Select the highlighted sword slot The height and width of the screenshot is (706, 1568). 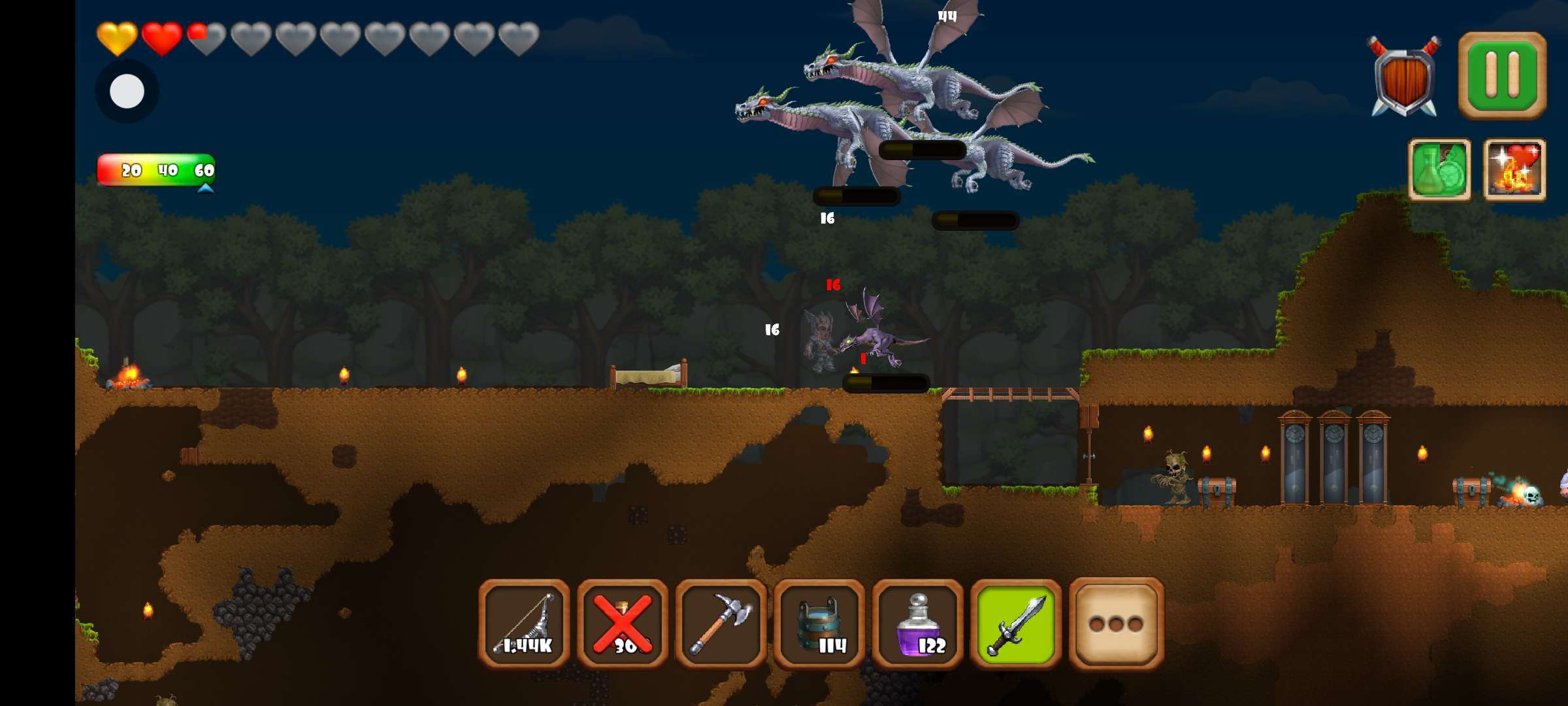pyautogui.click(x=1016, y=624)
